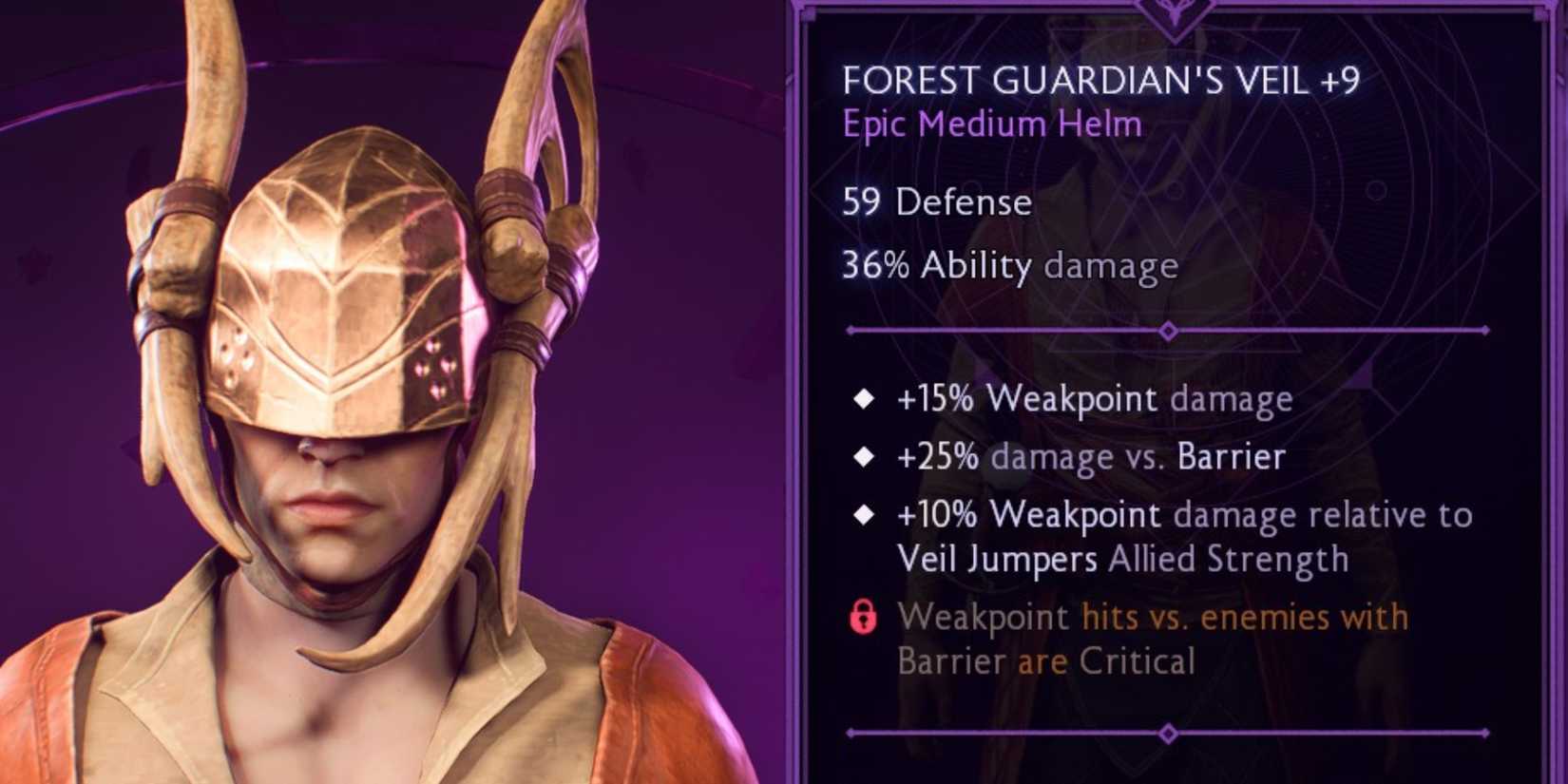Image resolution: width=1568 pixels, height=784 pixels.
Task: Click the diamond bullet beside +15% Weakpoint damage
Action: click(864, 400)
